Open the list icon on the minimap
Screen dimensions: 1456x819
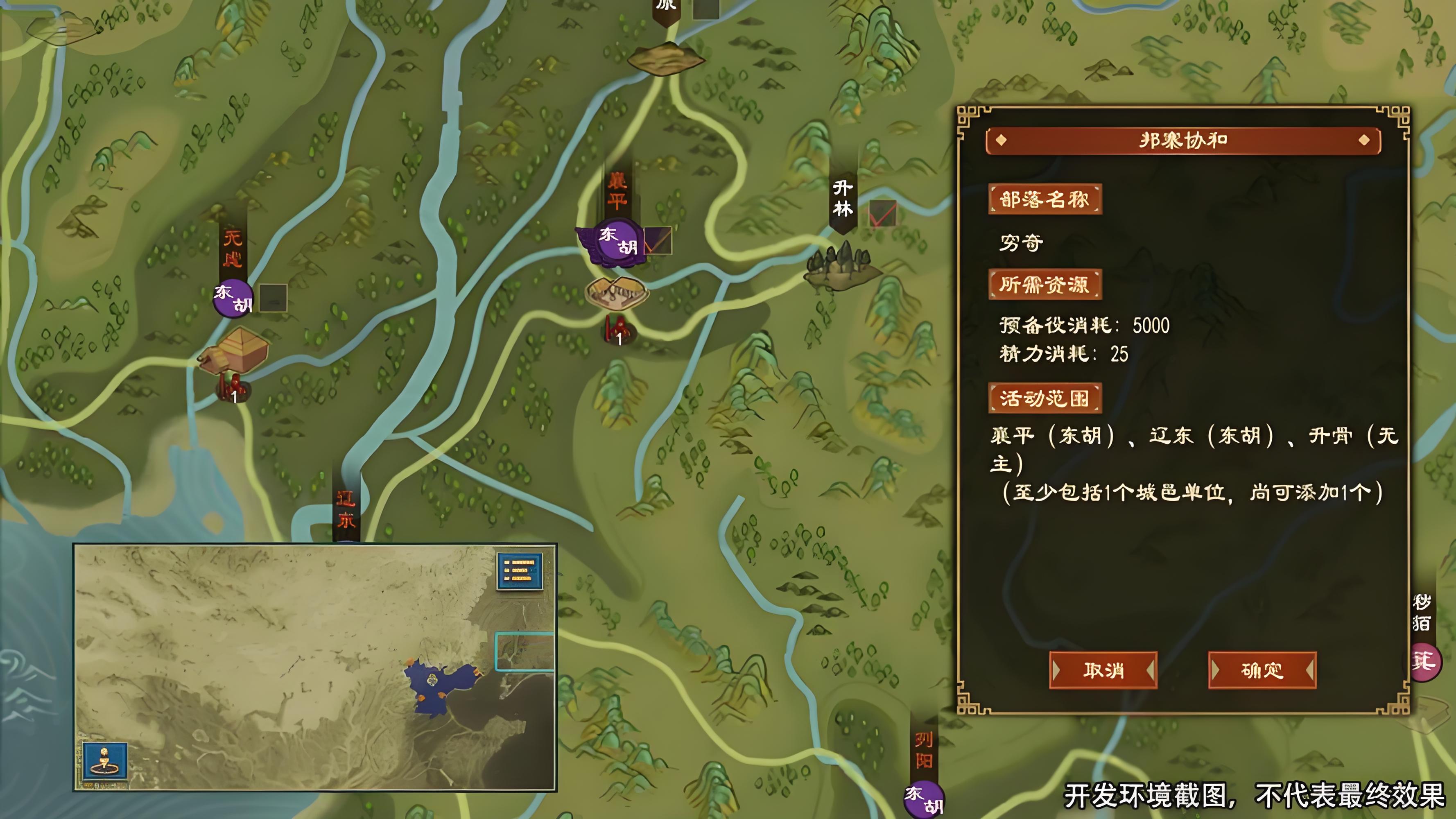(520, 570)
